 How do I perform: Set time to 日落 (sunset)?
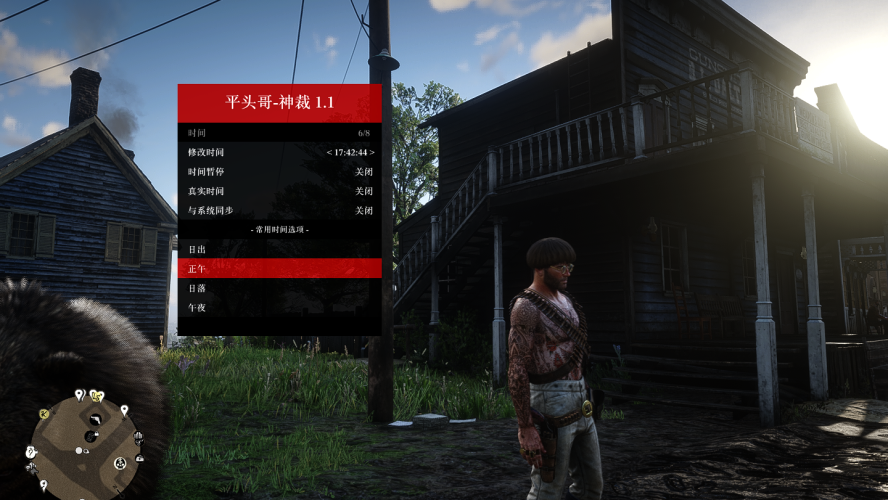click(279, 288)
